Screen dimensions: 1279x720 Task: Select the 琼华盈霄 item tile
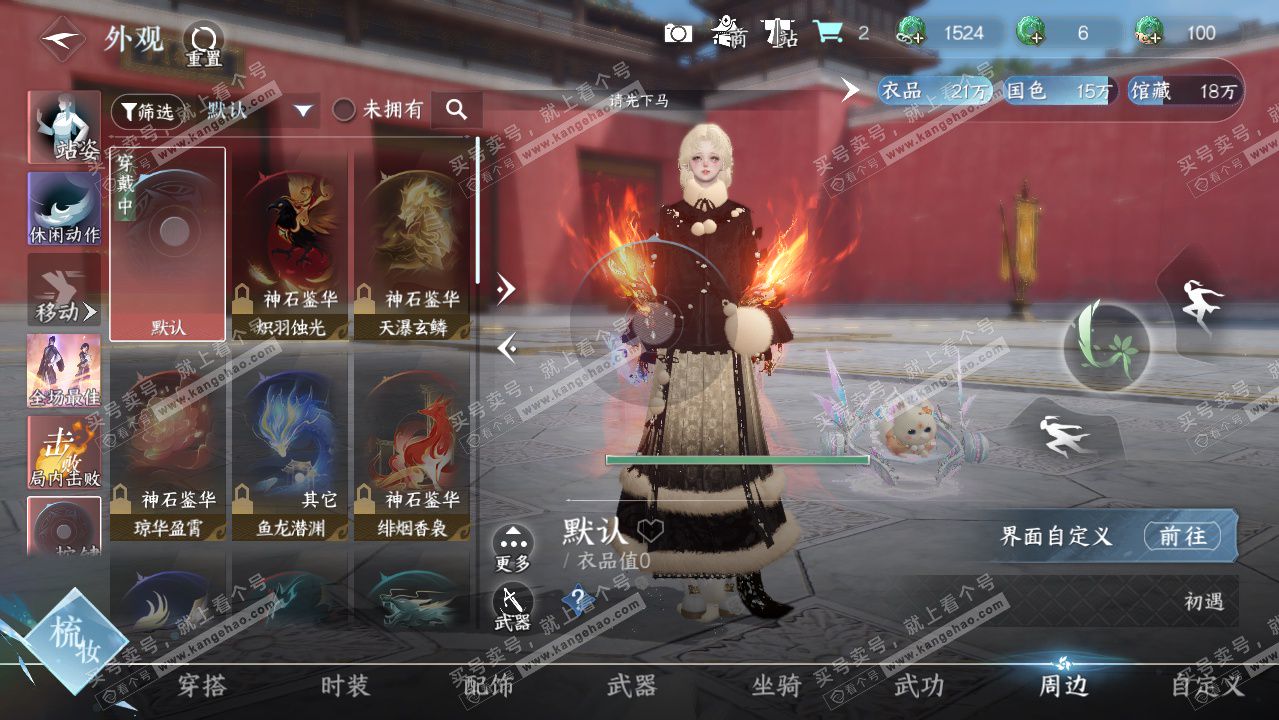168,447
